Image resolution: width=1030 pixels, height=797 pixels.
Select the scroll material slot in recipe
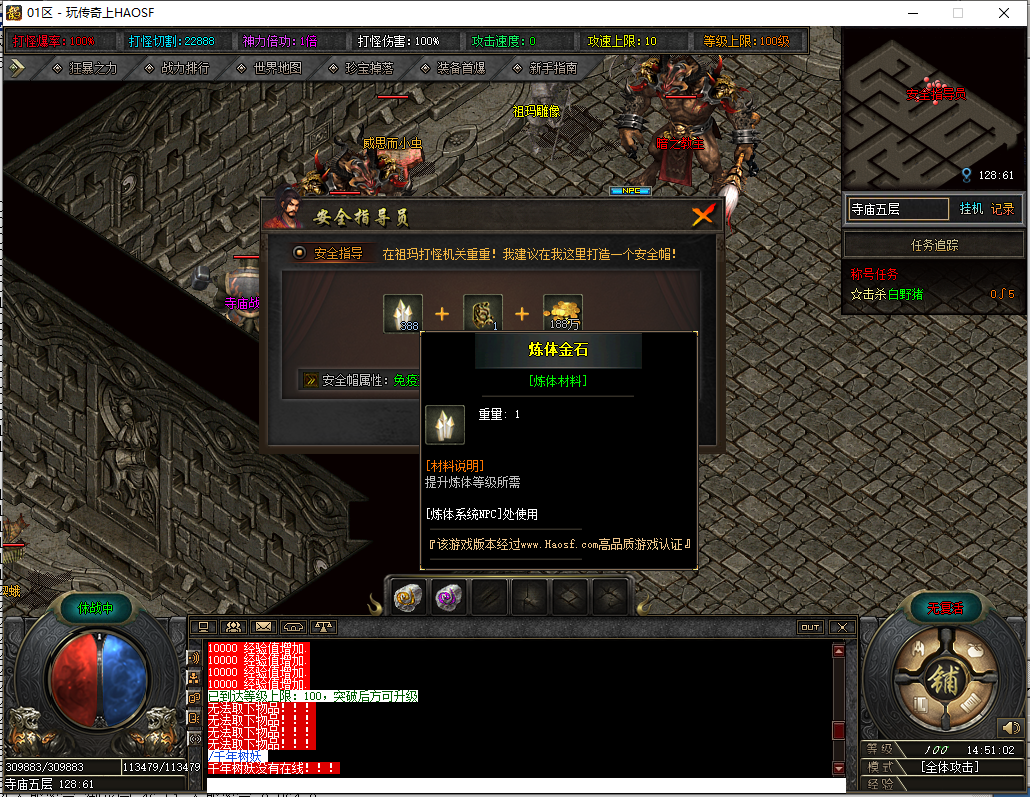pos(482,313)
